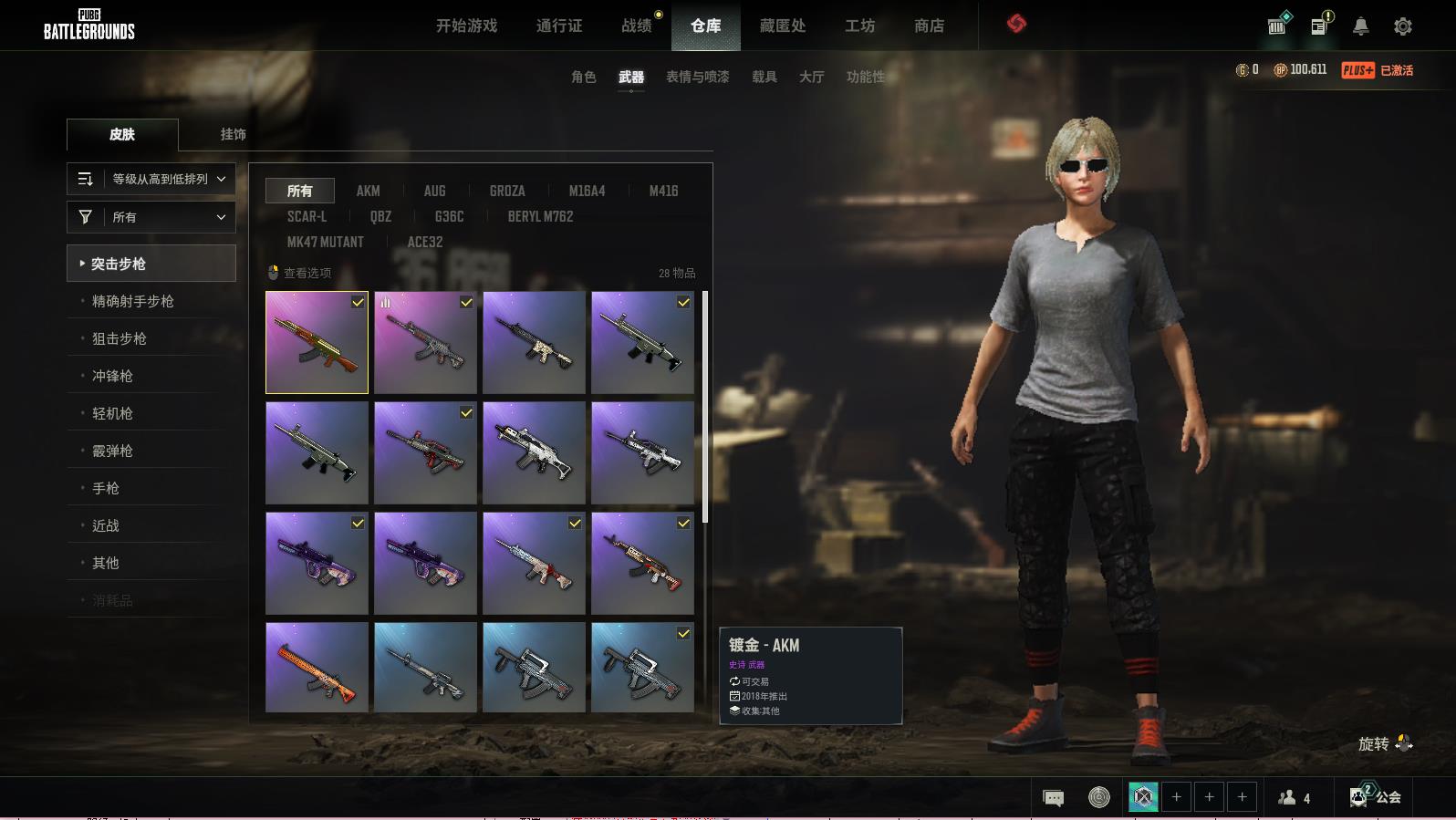Filter skins by BERYL M762

[540, 216]
